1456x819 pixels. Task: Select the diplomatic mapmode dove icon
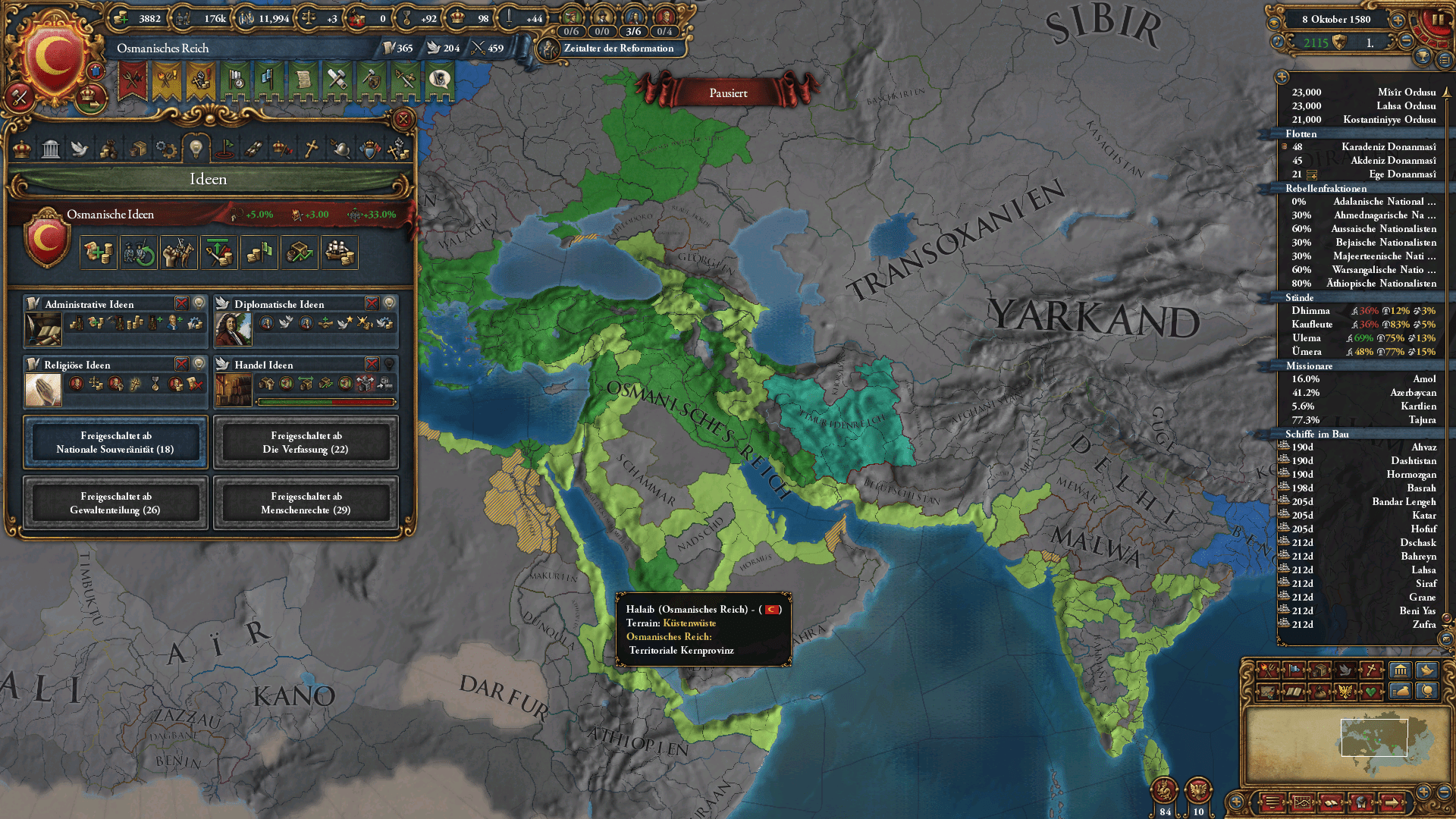pos(1346,670)
